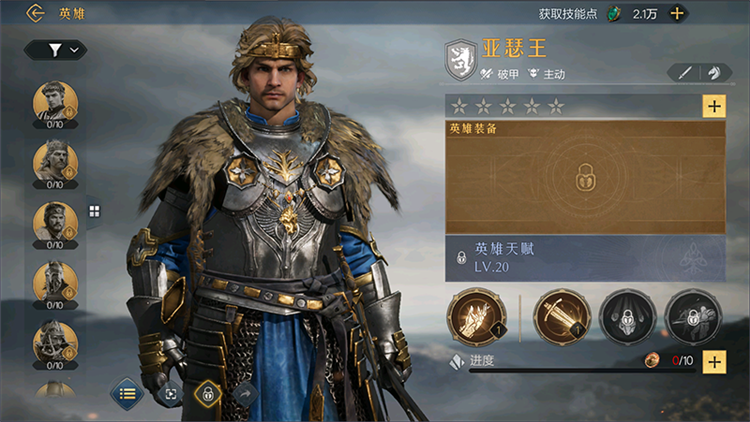The width and height of the screenshot is (750, 422).
Task: Switch the hero list to grid view
Action: [95, 211]
